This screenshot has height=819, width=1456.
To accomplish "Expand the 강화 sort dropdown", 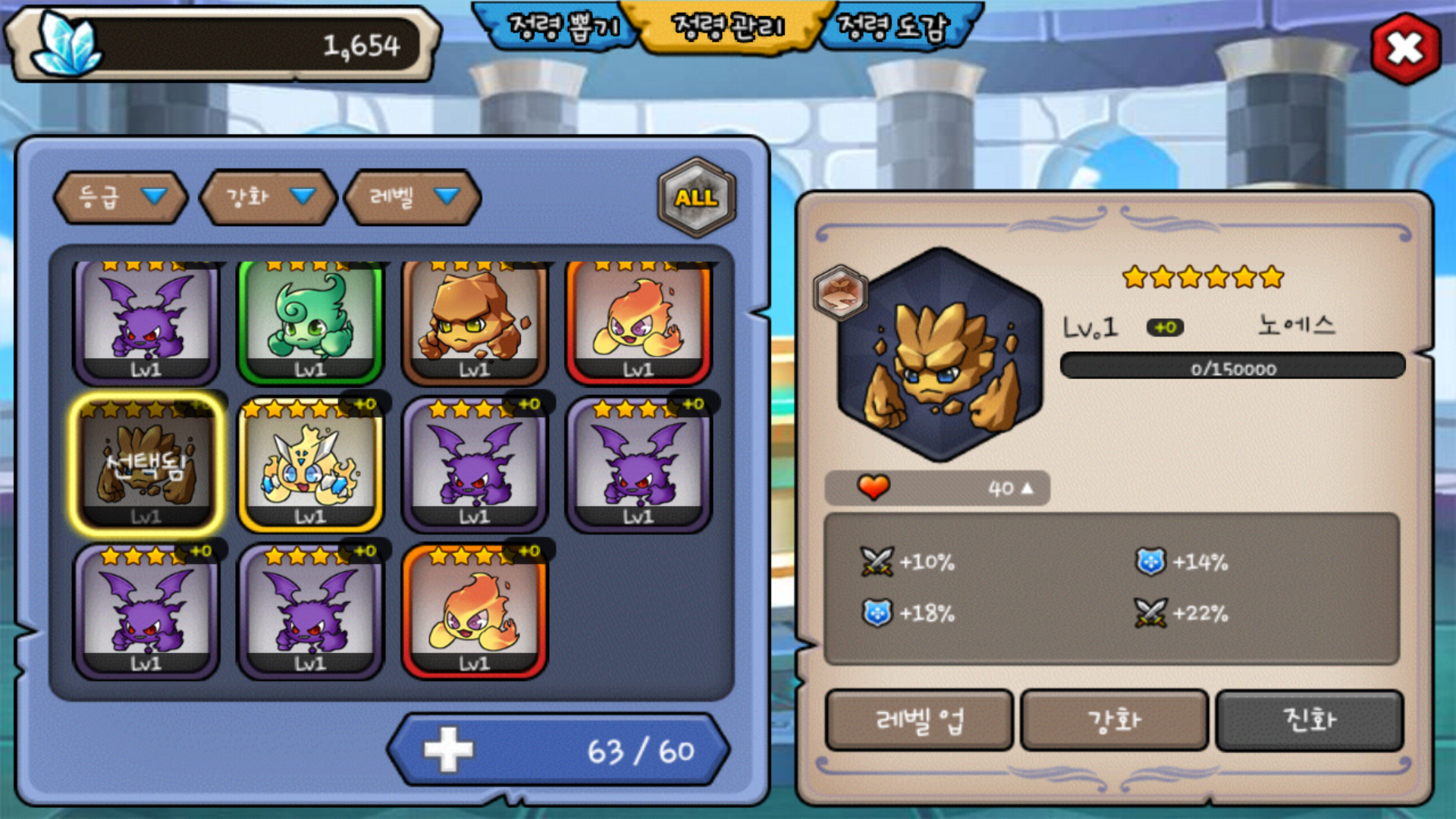I will 268,197.
